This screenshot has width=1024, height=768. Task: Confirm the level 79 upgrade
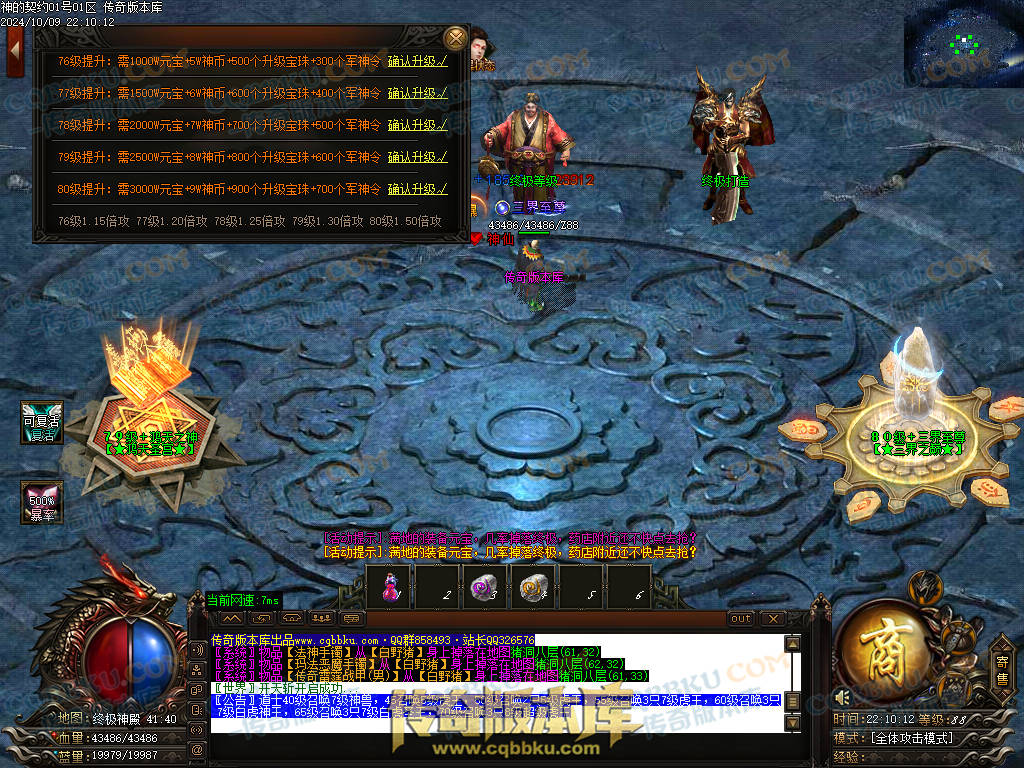[x=417, y=157]
